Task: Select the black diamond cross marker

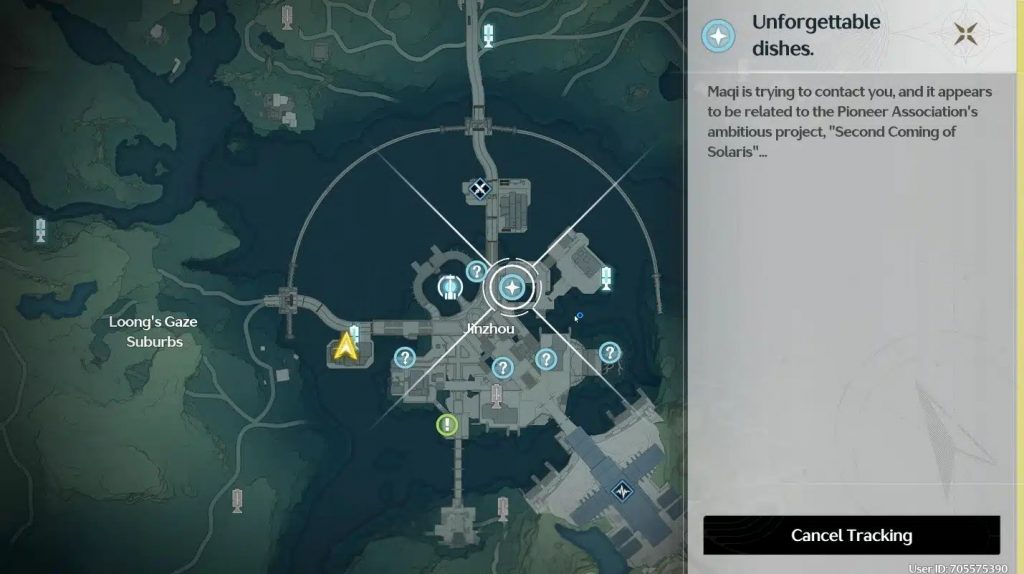Action: point(480,188)
